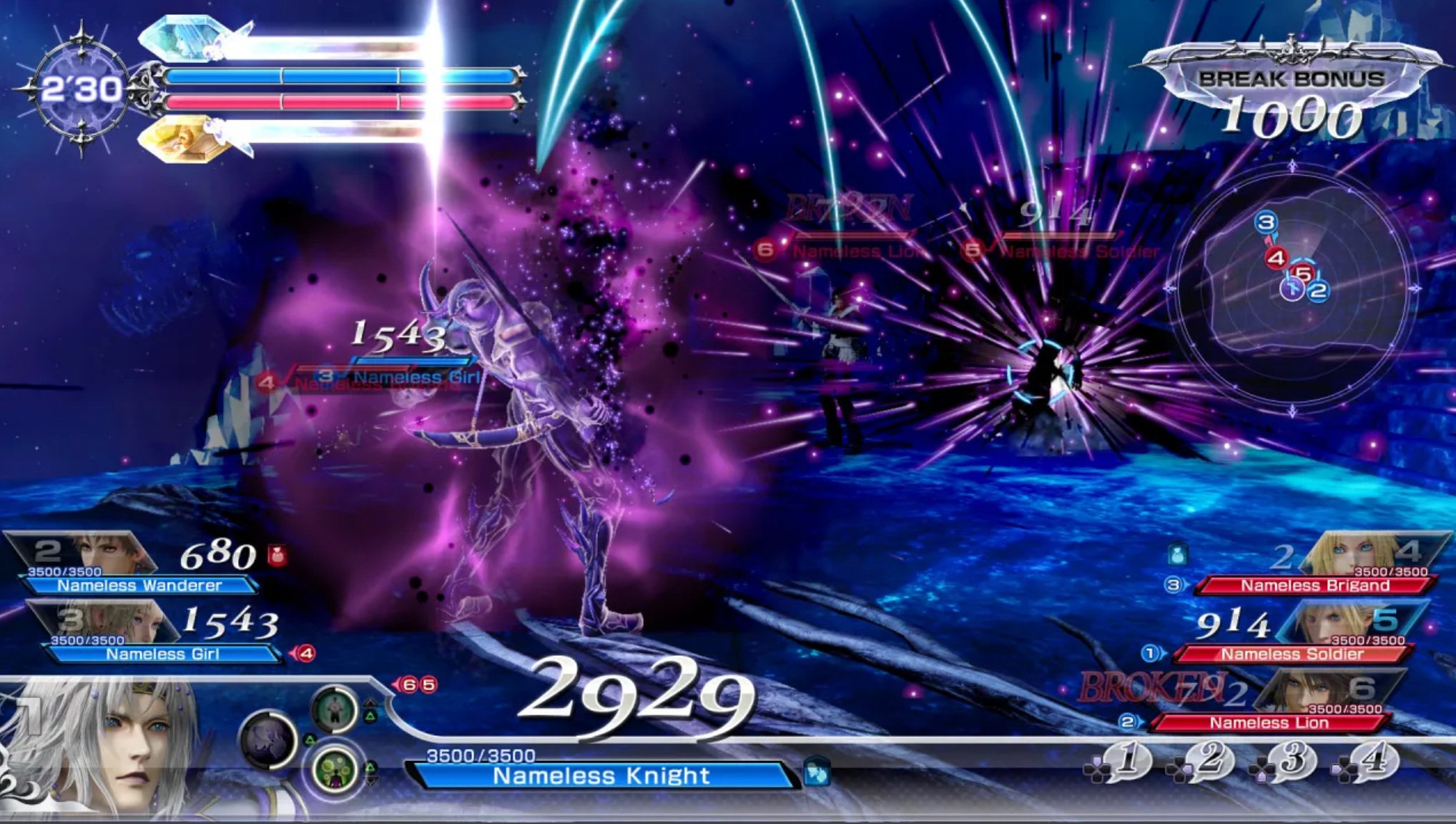The width and height of the screenshot is (1456, 824).
Task: Click the down arrow below green ability icon
Action: (370, 781)
